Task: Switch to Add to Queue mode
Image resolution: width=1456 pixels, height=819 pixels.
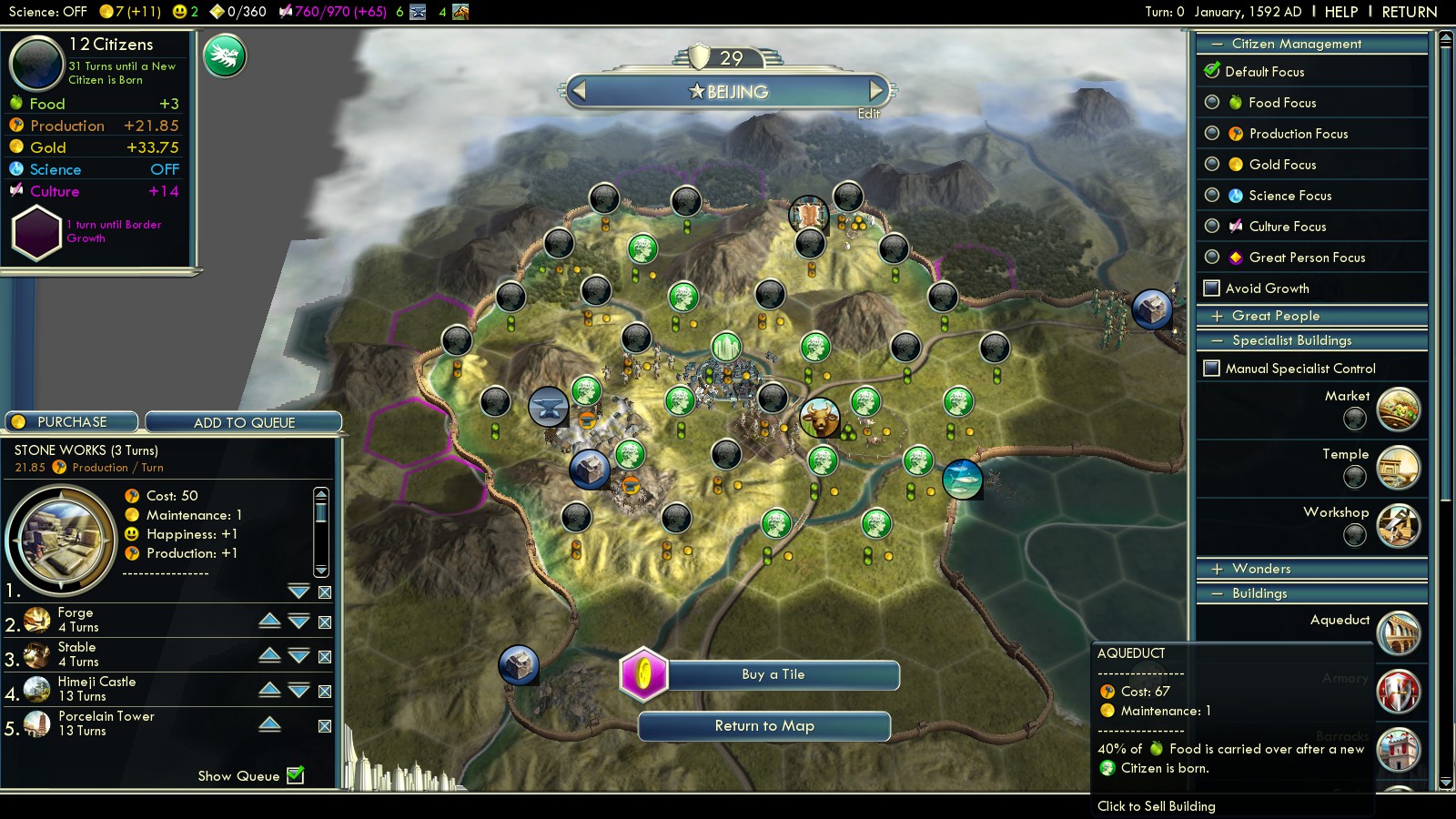Action: 244,422
